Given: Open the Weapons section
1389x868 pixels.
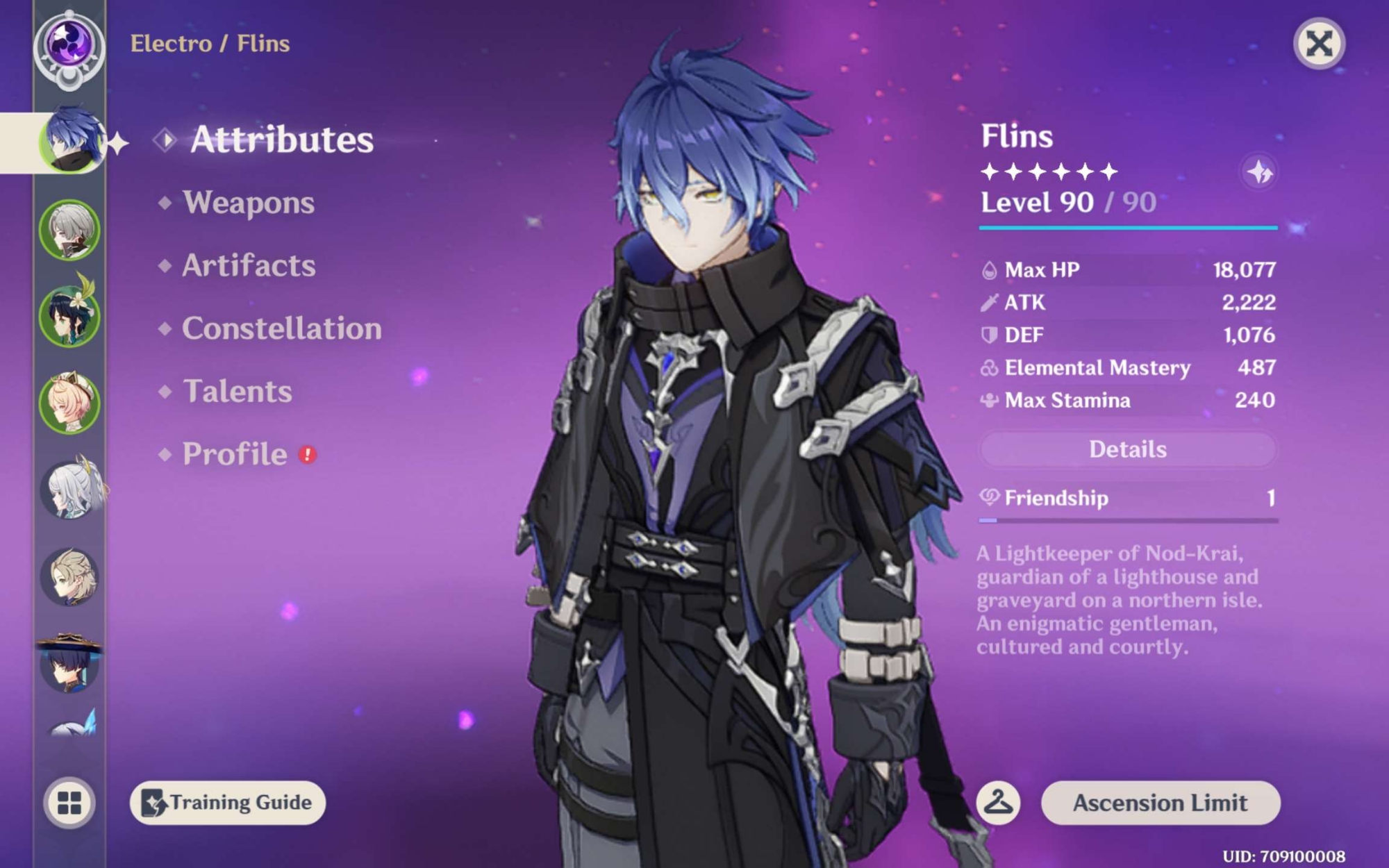Looking at the screenshot, I should [x=248, y=203].
